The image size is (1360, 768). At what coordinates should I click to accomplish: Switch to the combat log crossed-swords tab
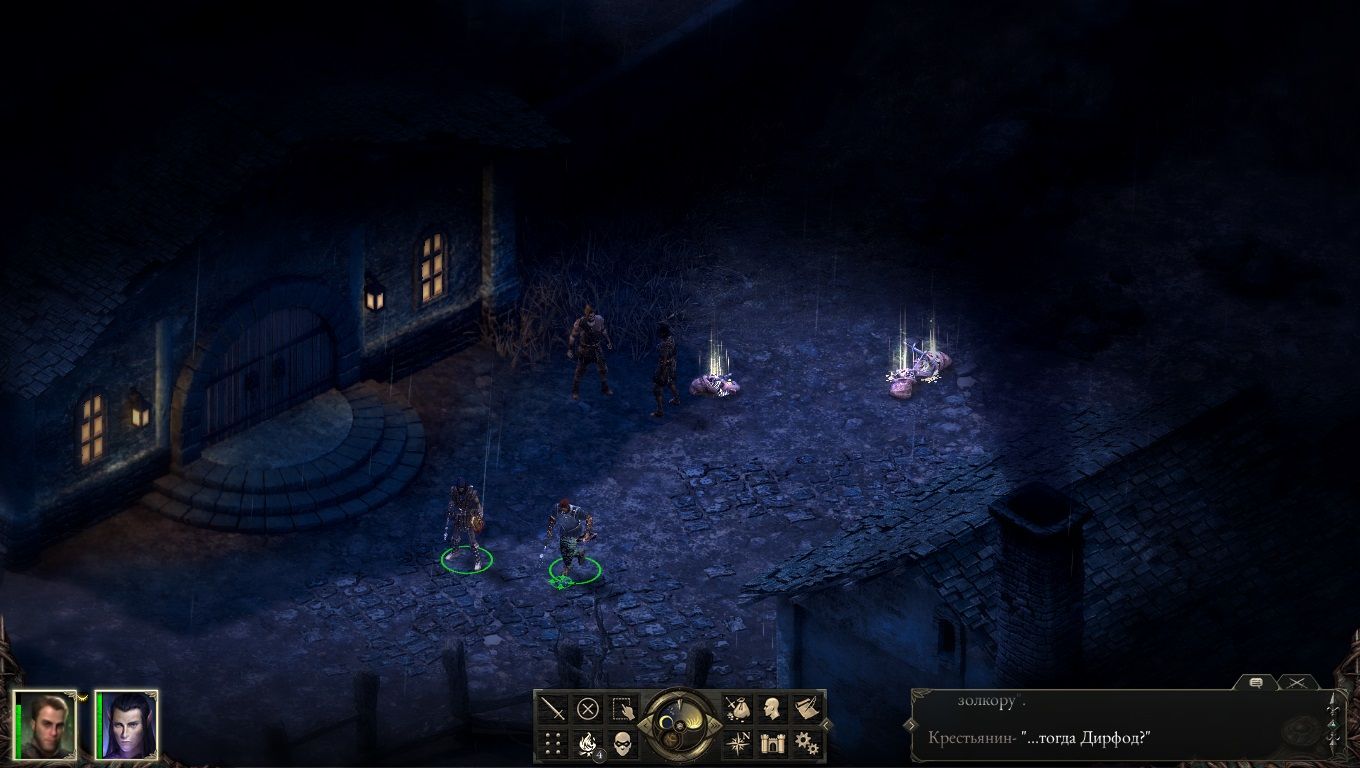[1297, 682]
